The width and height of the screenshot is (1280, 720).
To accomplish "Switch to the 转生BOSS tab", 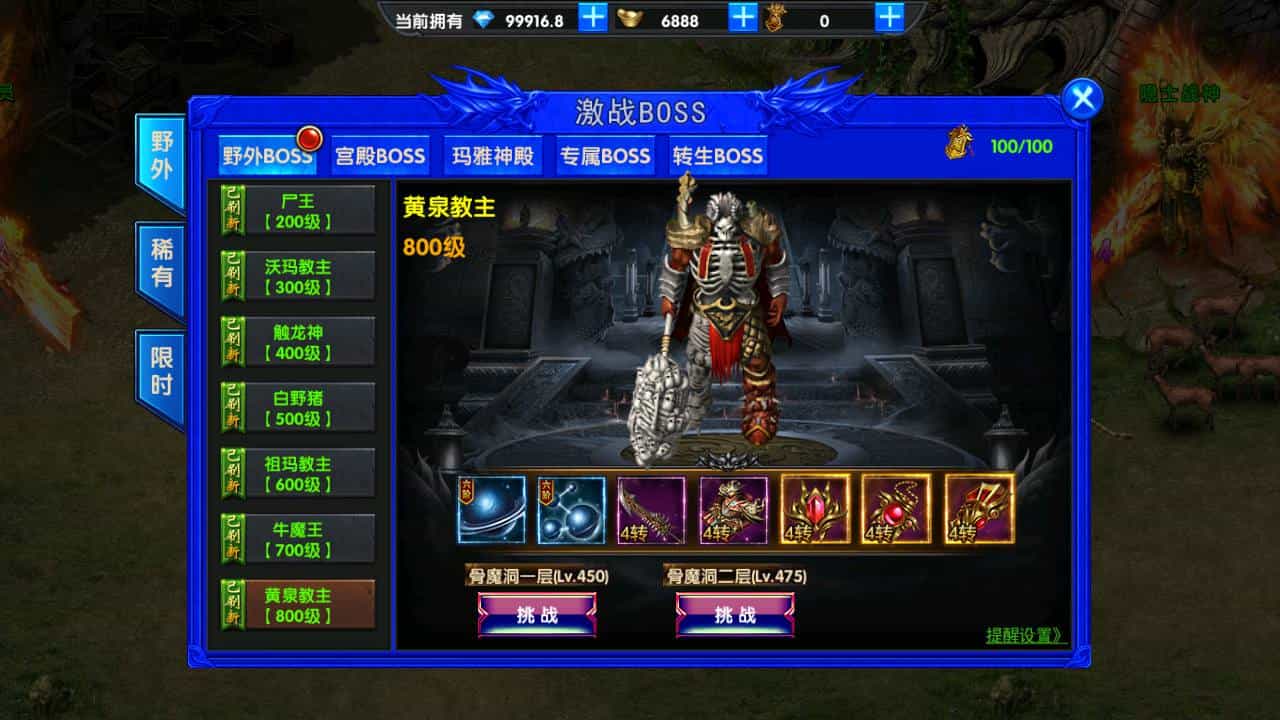I will tap(716, 156).
